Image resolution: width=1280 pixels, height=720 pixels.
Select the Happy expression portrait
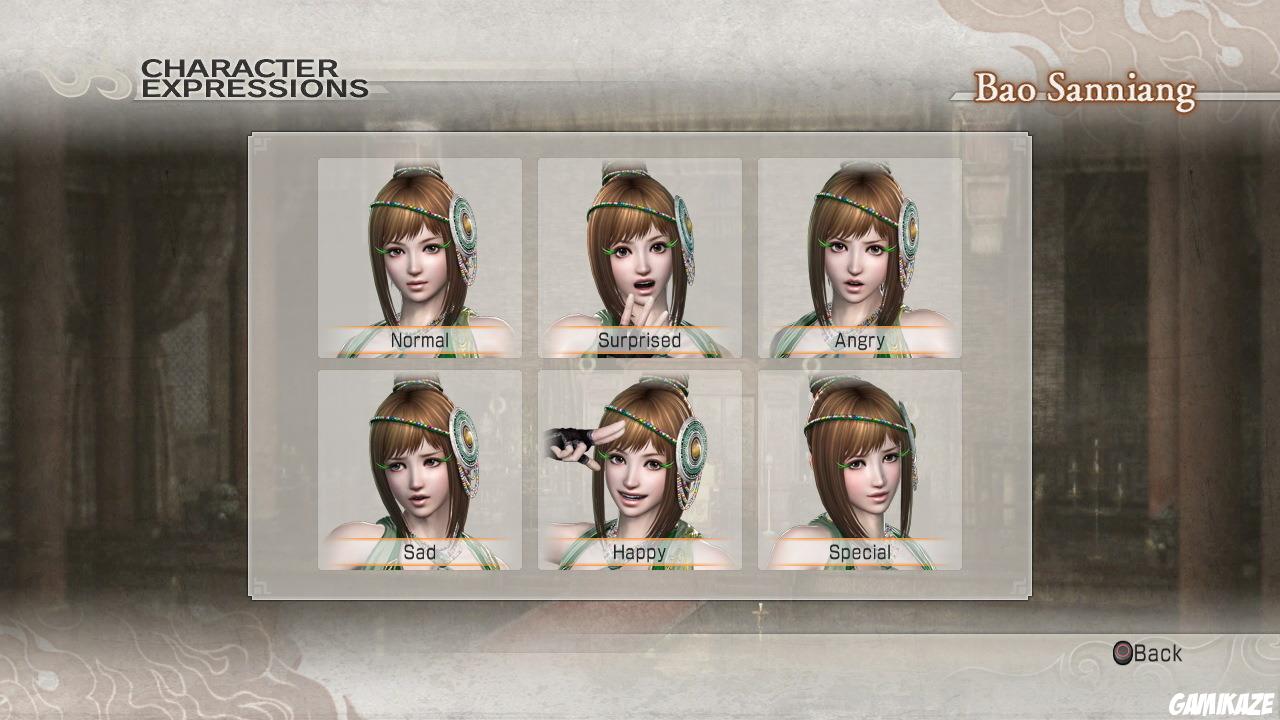tap(638, 460)
